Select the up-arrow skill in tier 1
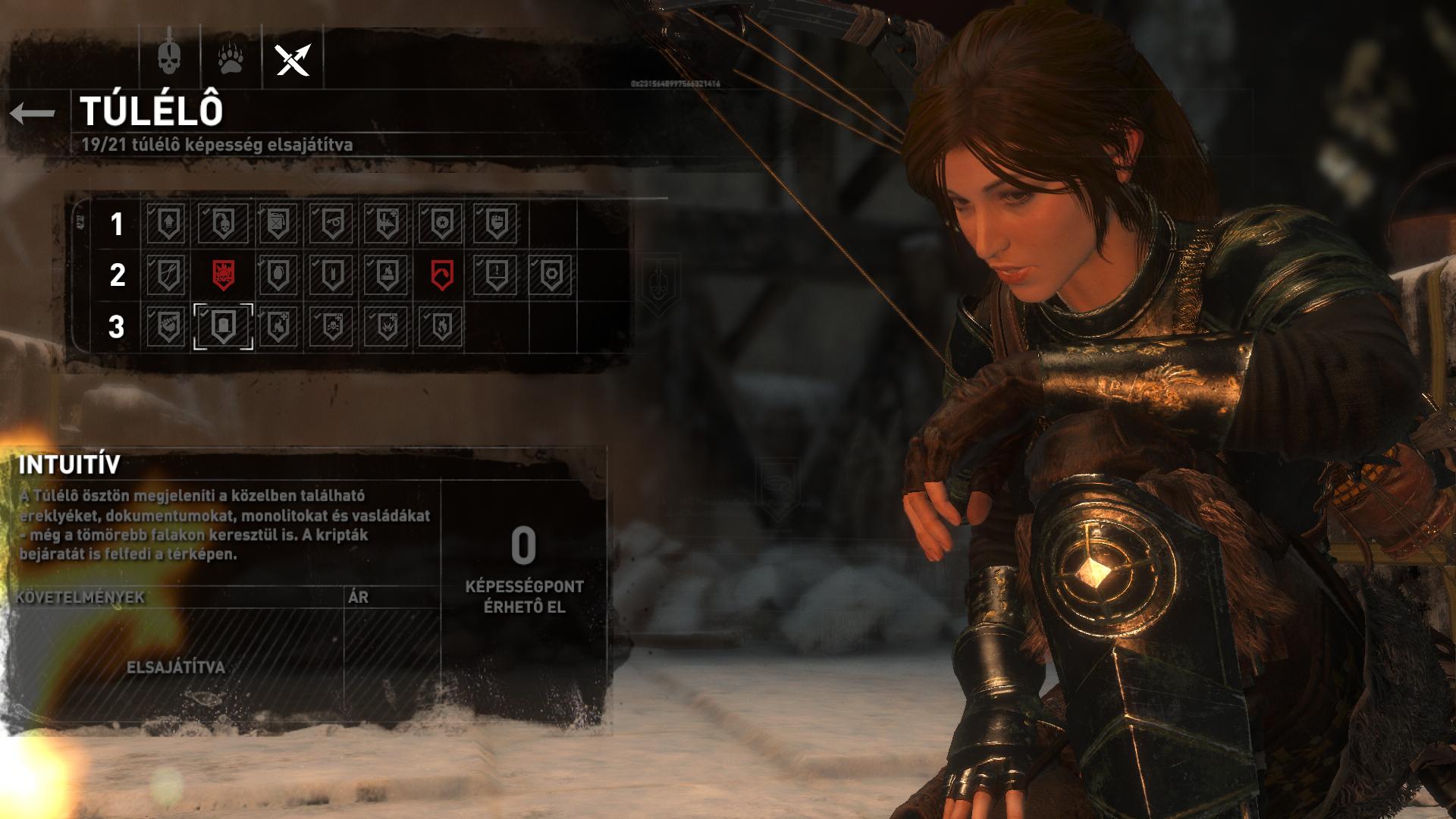1456x819 pixels. [x=167, y=224]
